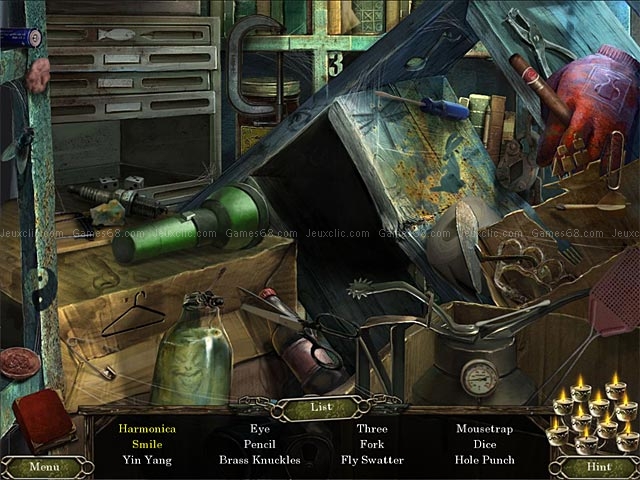Viewport: 640px width, 480px height.
Task: Open the red journal book
Action: 42,420
